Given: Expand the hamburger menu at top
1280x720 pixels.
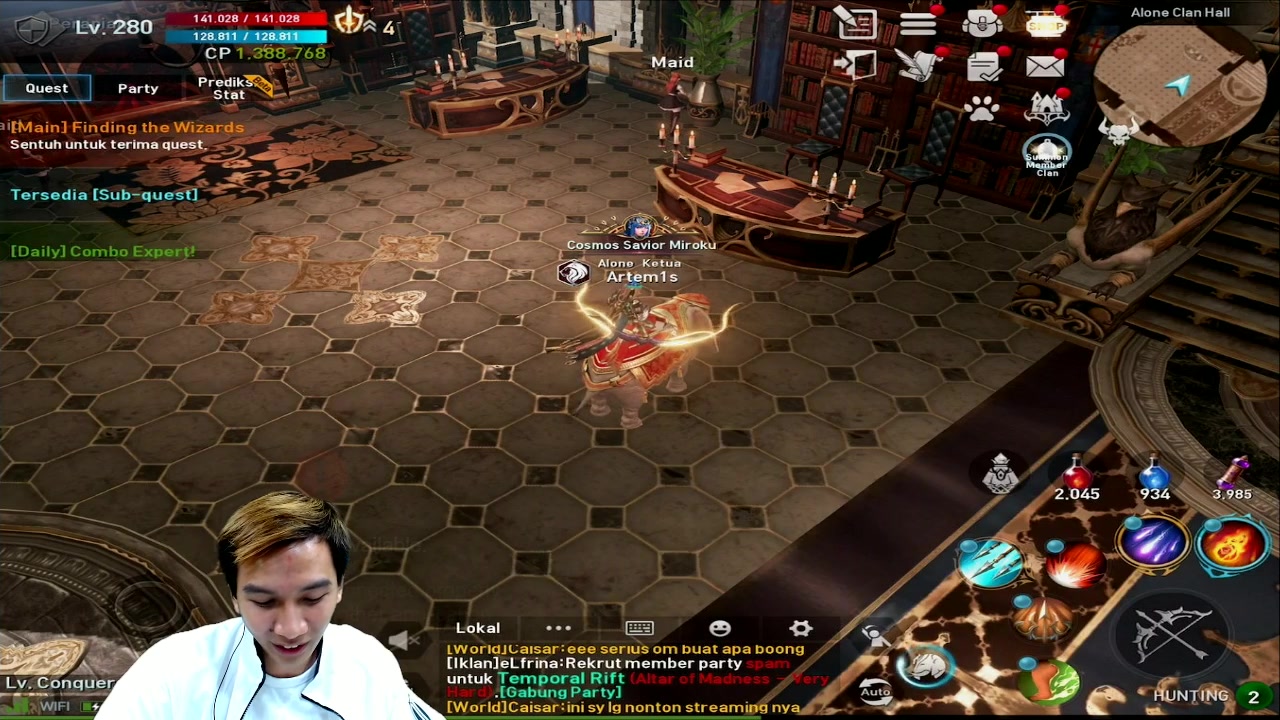Looking at the screenshot, I should [x=918, y=25].
